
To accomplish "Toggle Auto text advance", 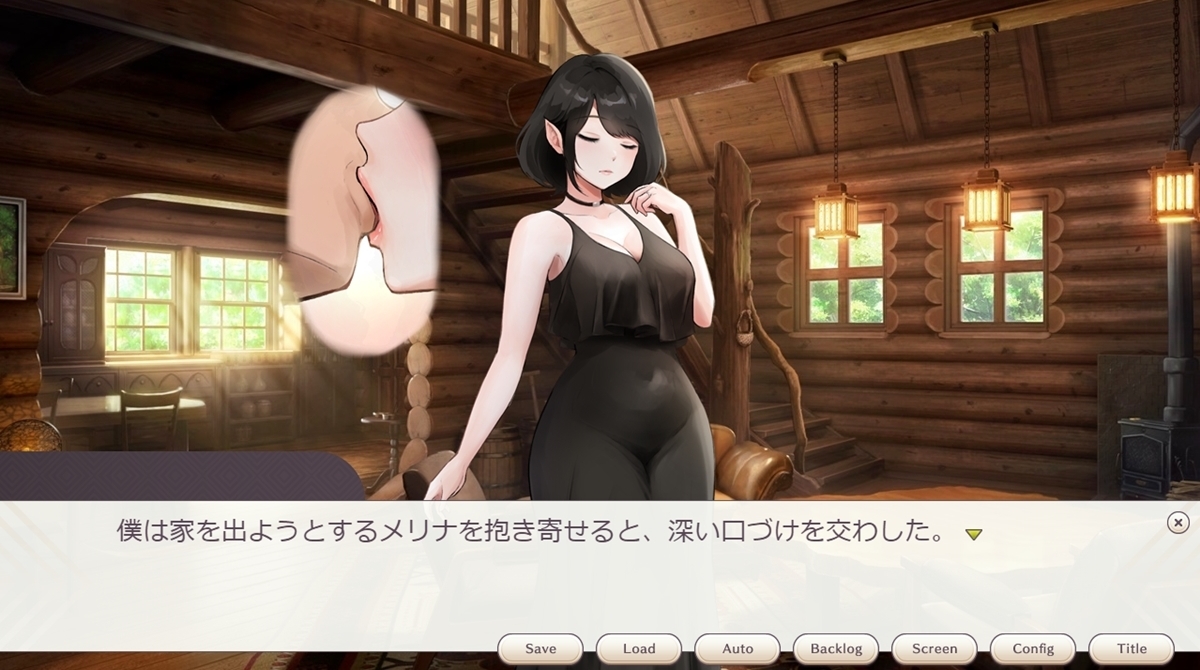I will 738,648.
